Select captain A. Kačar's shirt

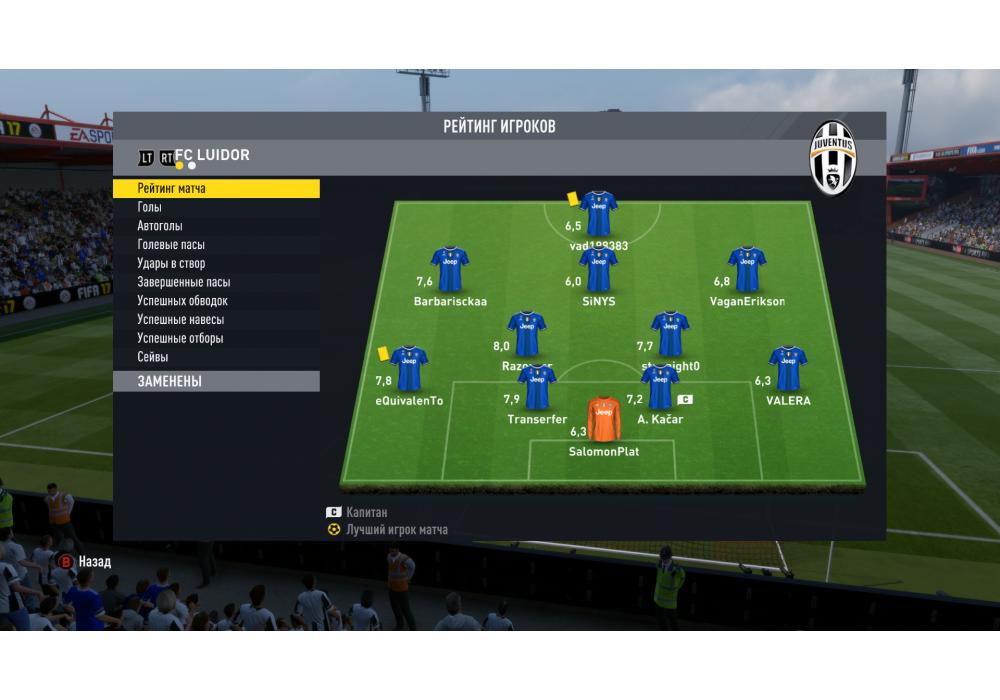tap(660, 387)
